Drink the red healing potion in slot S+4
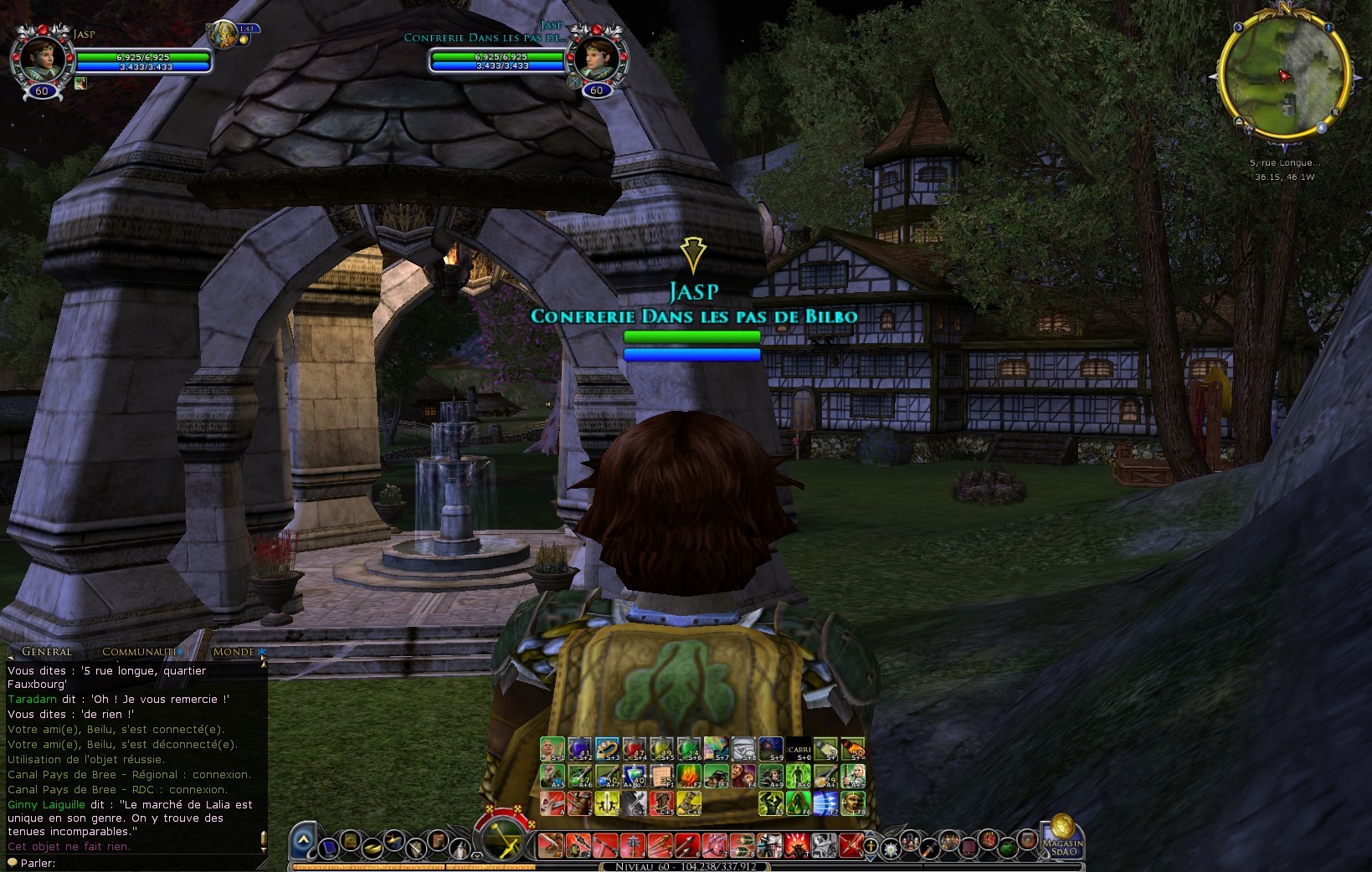Image resolution: width=1372 pixels, height=872 pixels. (634, 747)
